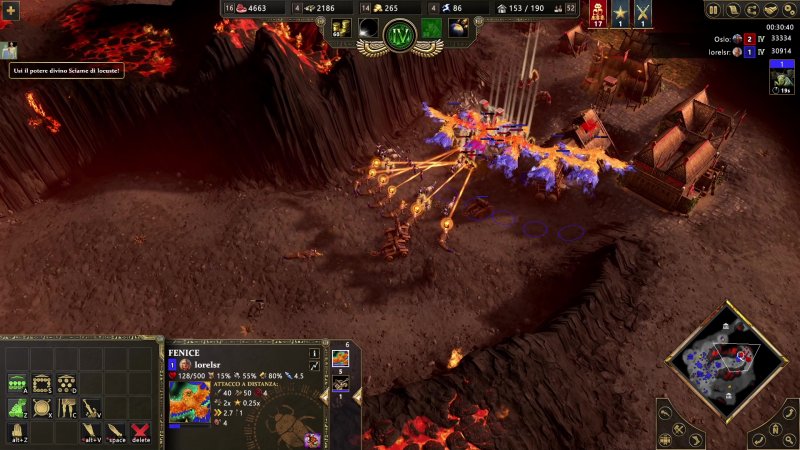Open the Fenice info details button

[x=314, y=353]
